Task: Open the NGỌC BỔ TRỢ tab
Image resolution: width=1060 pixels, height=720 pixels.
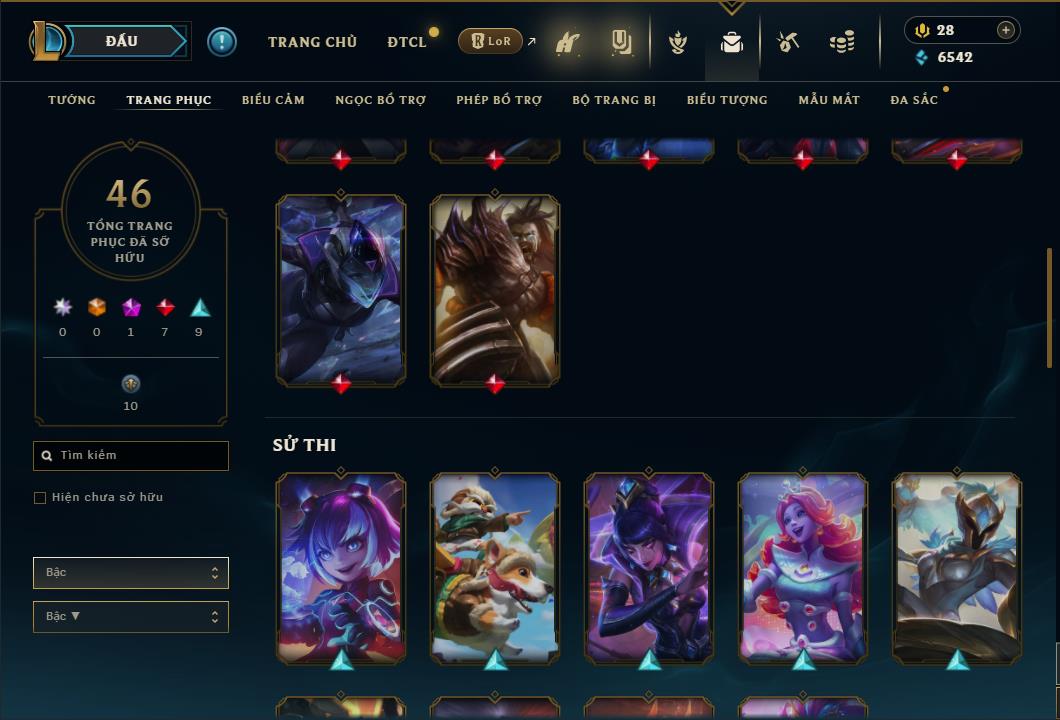Action: click(380, 100)
